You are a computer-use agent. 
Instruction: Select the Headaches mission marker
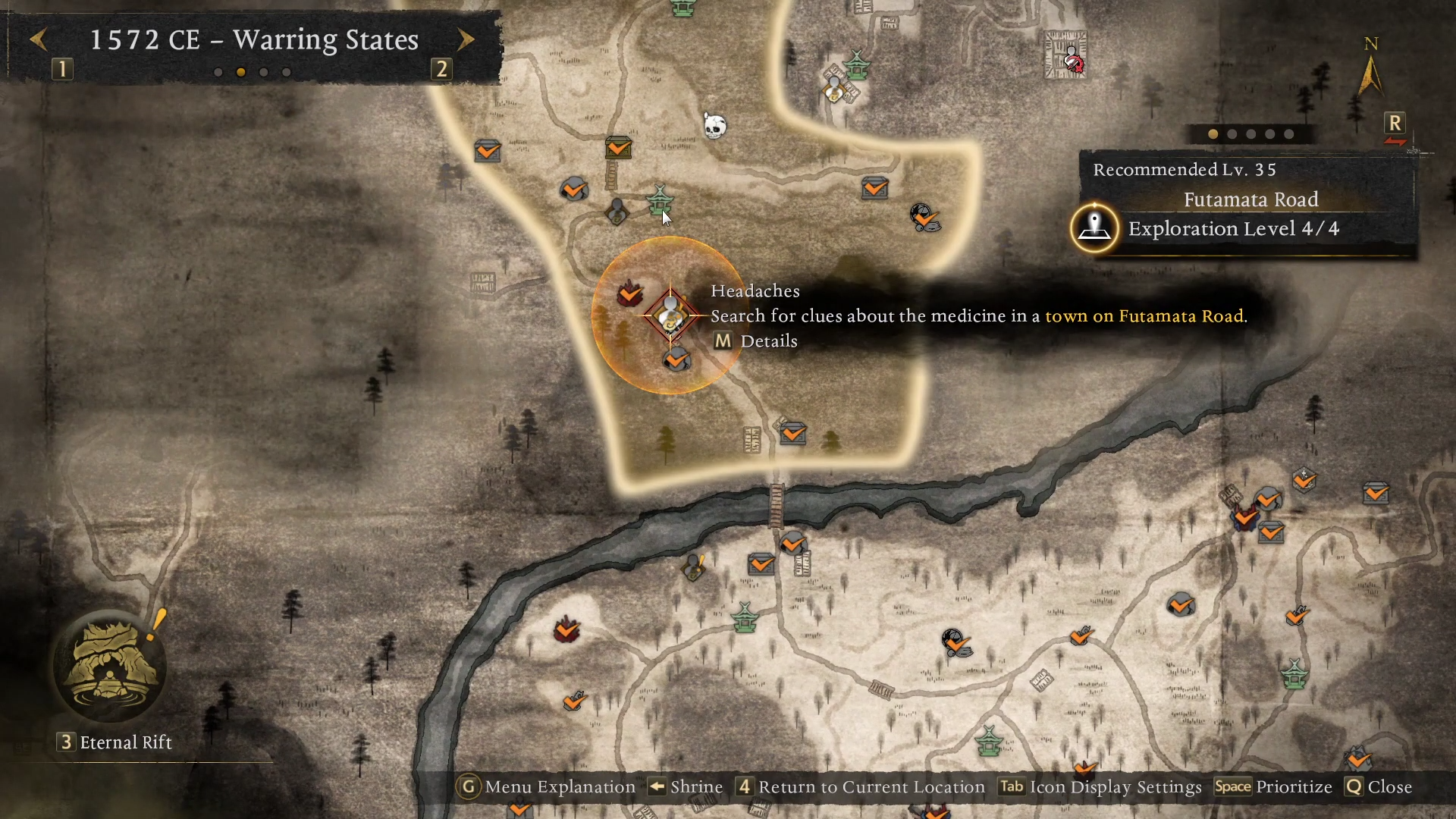[670, 315]
